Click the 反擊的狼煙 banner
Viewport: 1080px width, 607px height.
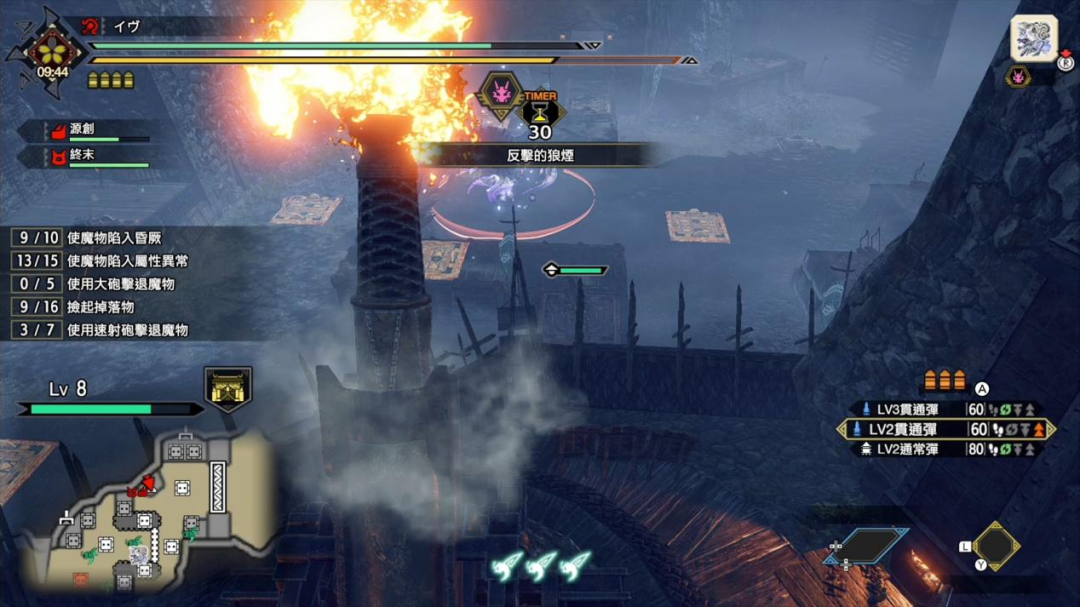click(x=540, y=155)
